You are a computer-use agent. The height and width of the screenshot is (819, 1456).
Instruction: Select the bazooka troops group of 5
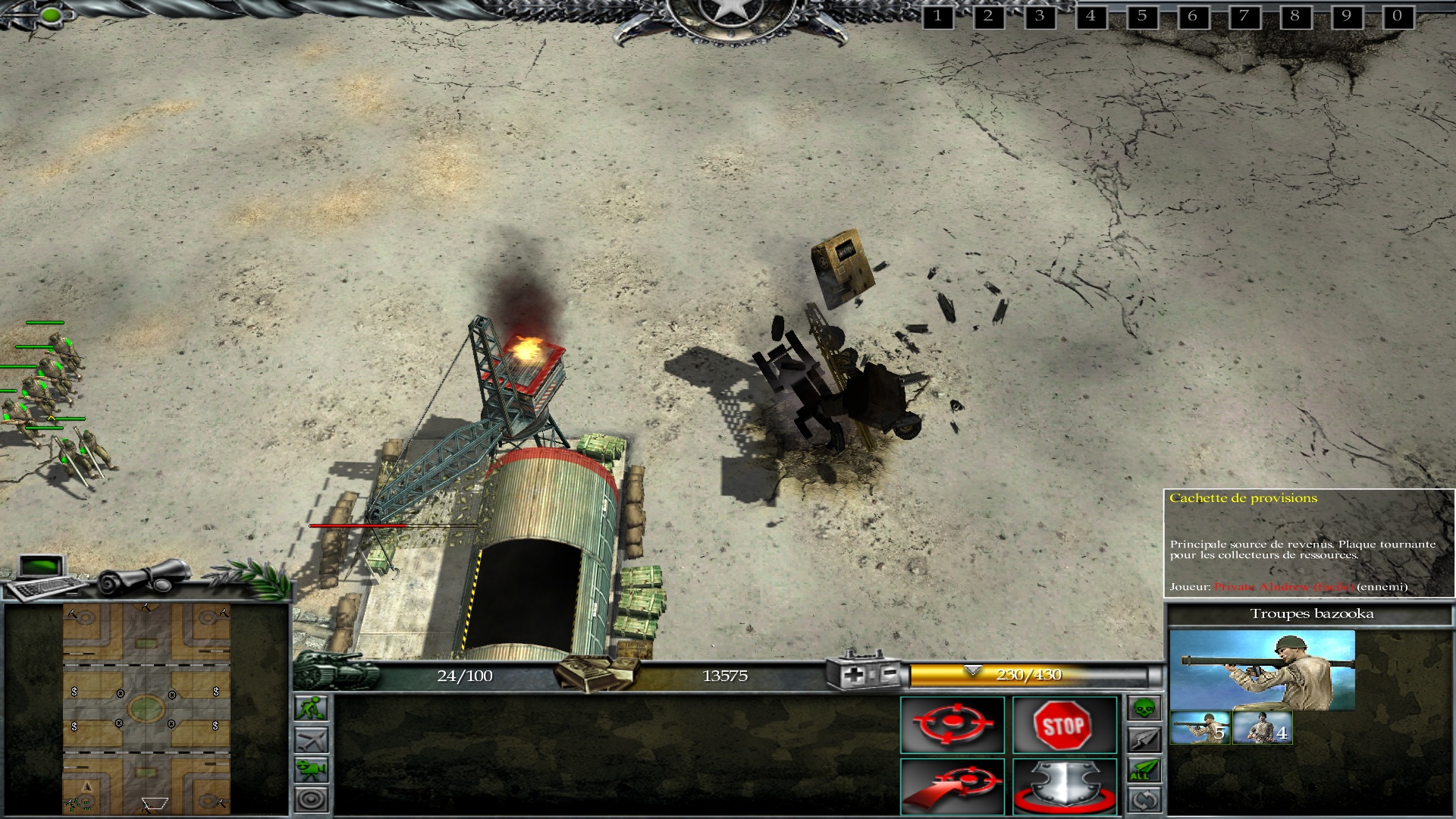pyautogui.click(x=1200, y=728)
